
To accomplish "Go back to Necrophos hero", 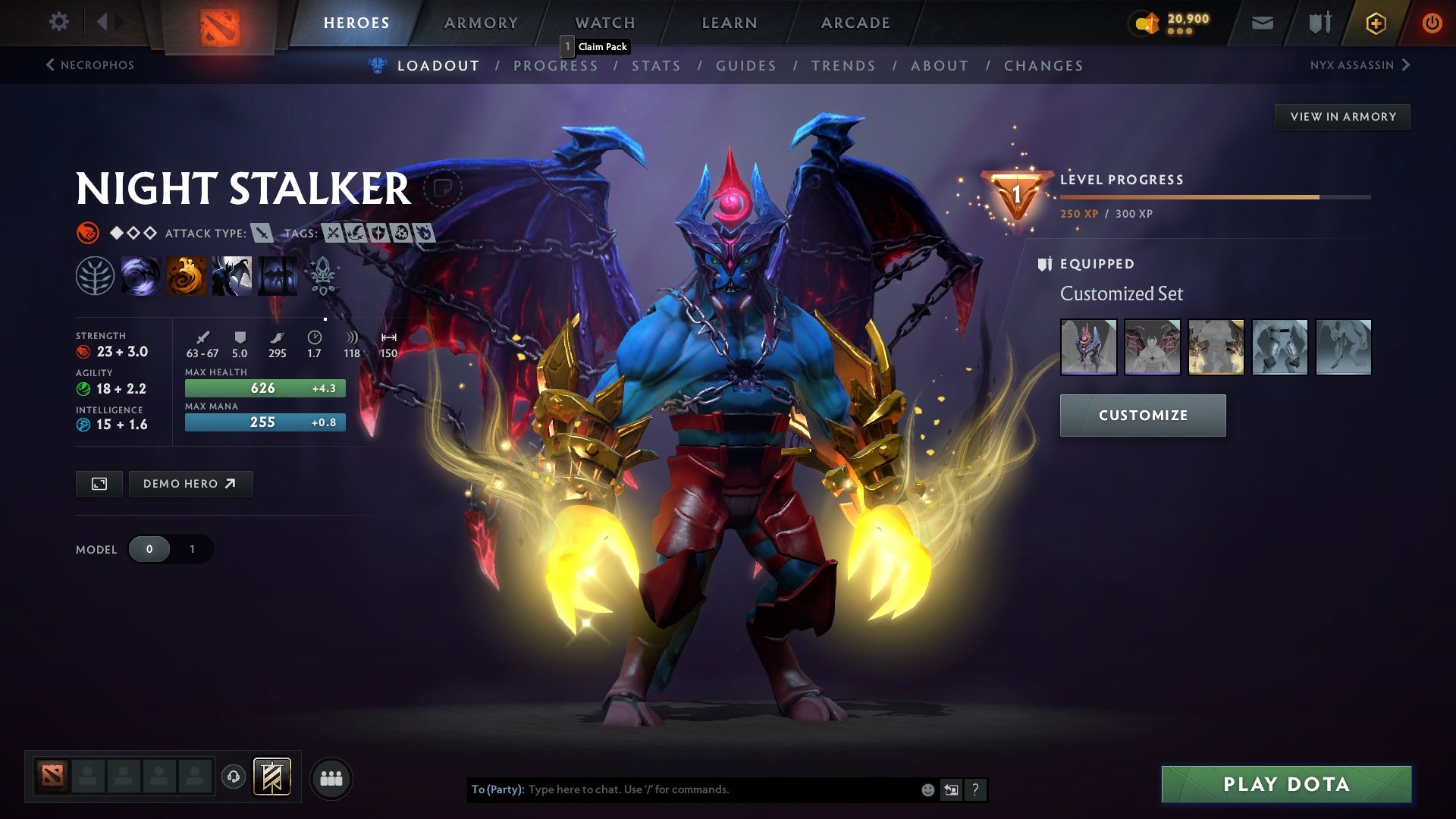I will (89, 65).
